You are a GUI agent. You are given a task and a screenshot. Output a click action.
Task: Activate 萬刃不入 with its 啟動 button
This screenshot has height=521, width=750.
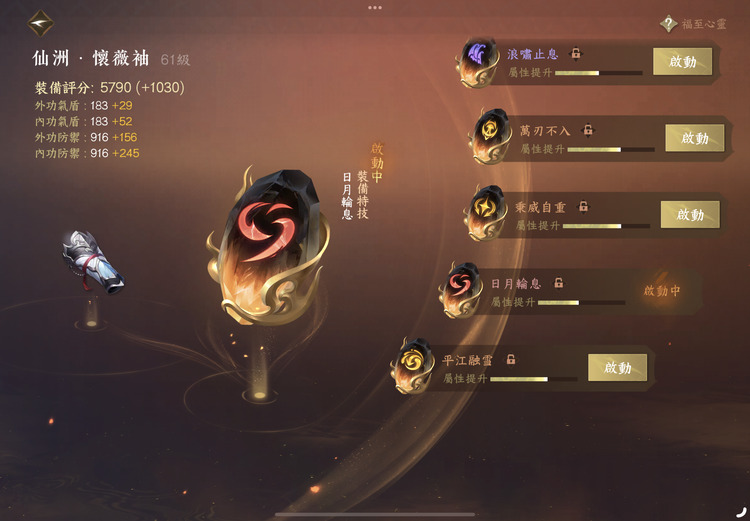pyautogui.click(x=694, y=138)
